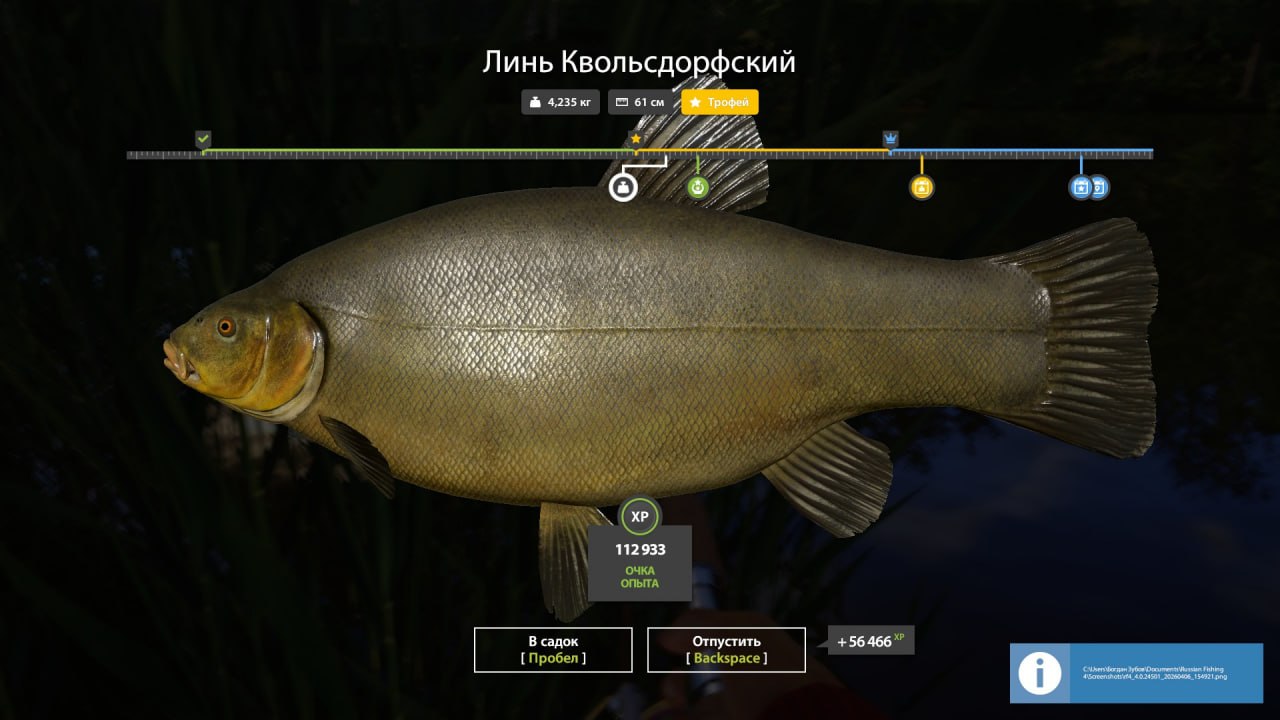The width and height of the screenshot is (1280, 720).
Task: Select the white weight marker on the scale
Action: (x=623, y=187)
